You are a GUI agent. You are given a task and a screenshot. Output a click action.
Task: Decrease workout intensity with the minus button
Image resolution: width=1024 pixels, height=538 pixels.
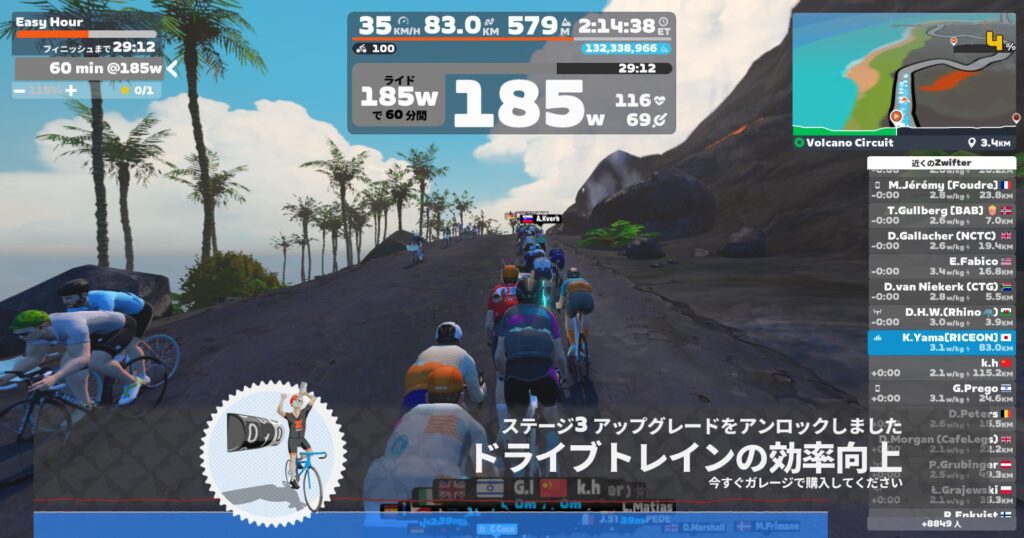click(x=21, y=90)
